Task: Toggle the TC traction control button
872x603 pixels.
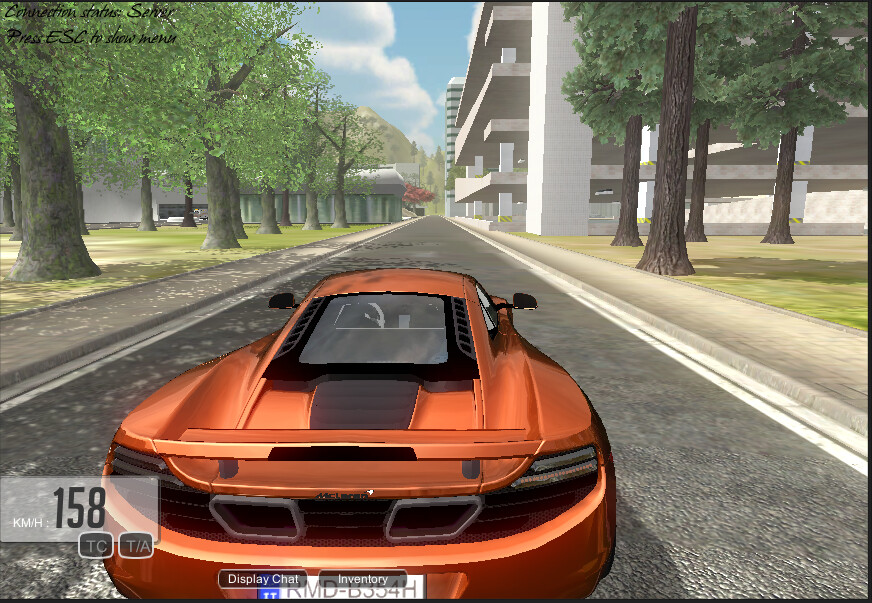Action: pos(96,545)
